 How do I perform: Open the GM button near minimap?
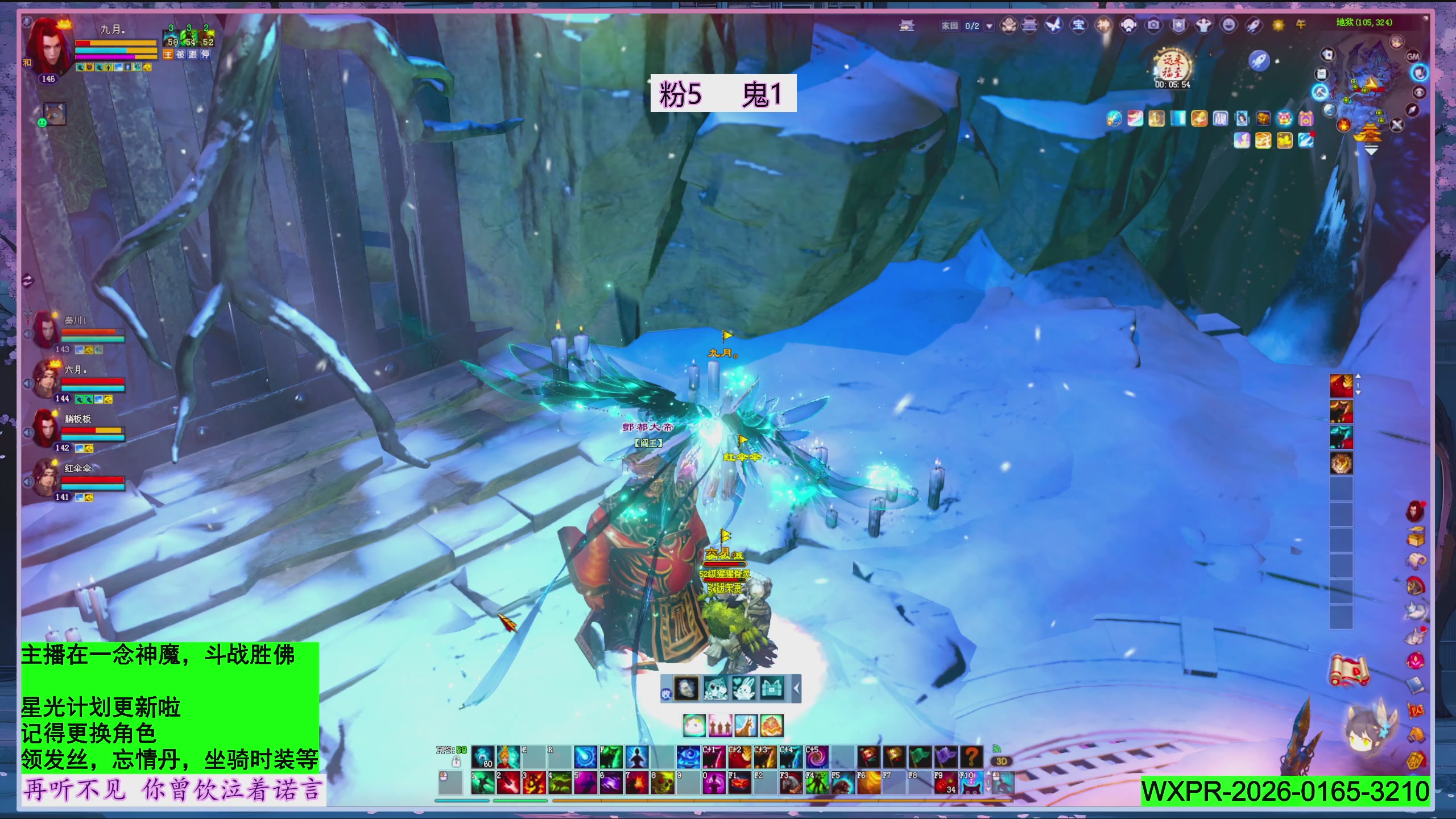[x=1413, y=56]
